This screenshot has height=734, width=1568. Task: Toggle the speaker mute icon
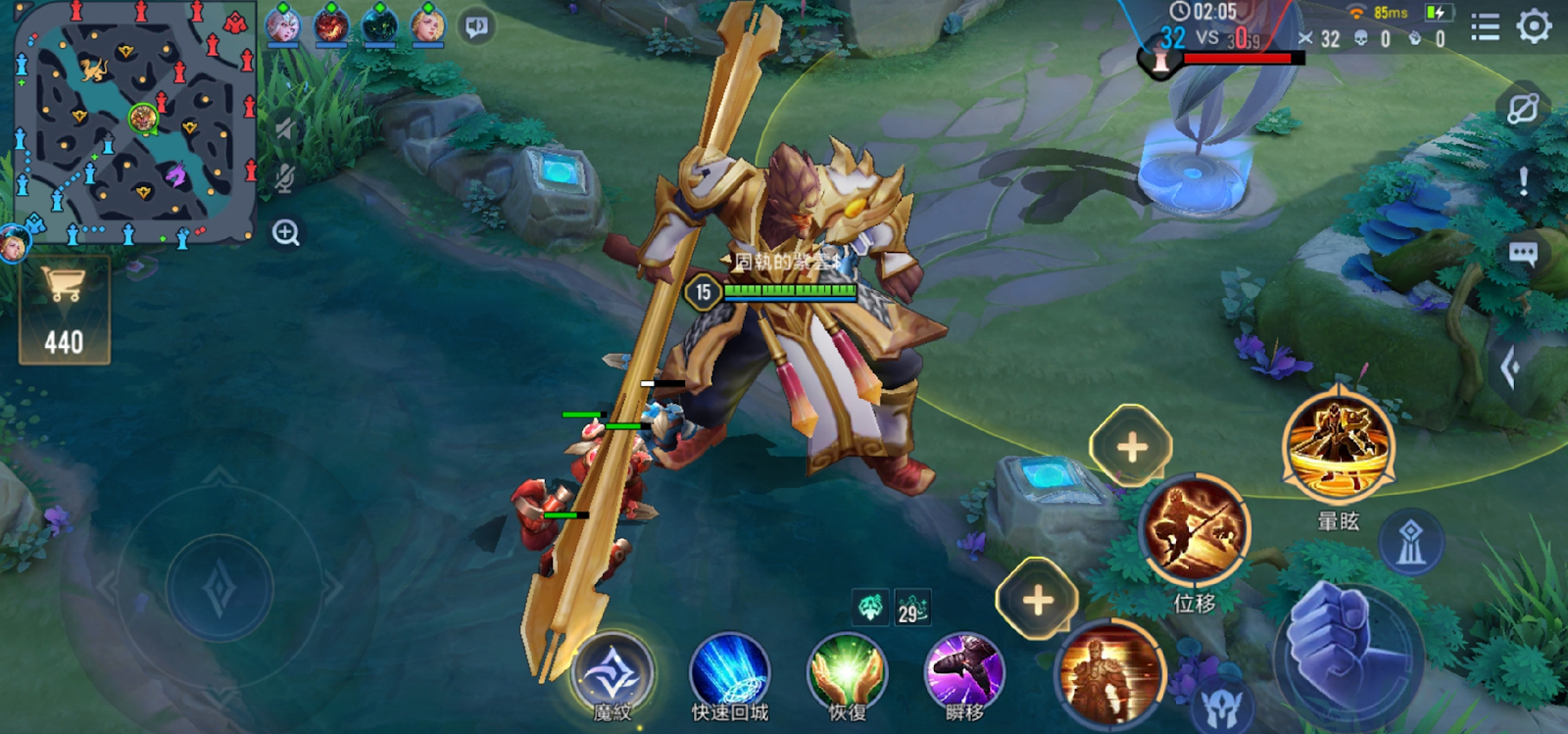285,128
